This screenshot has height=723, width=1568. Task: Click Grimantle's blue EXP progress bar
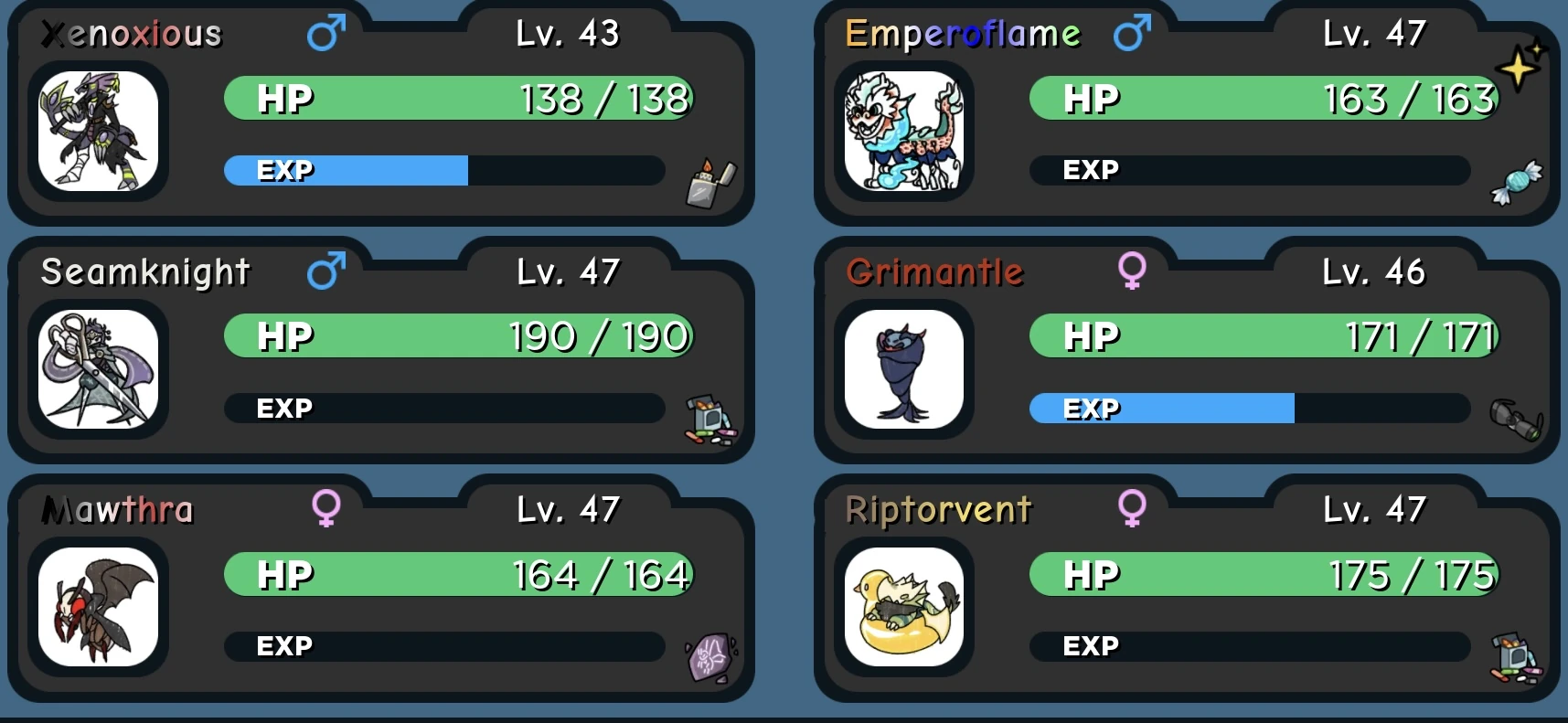point(1161,409)
